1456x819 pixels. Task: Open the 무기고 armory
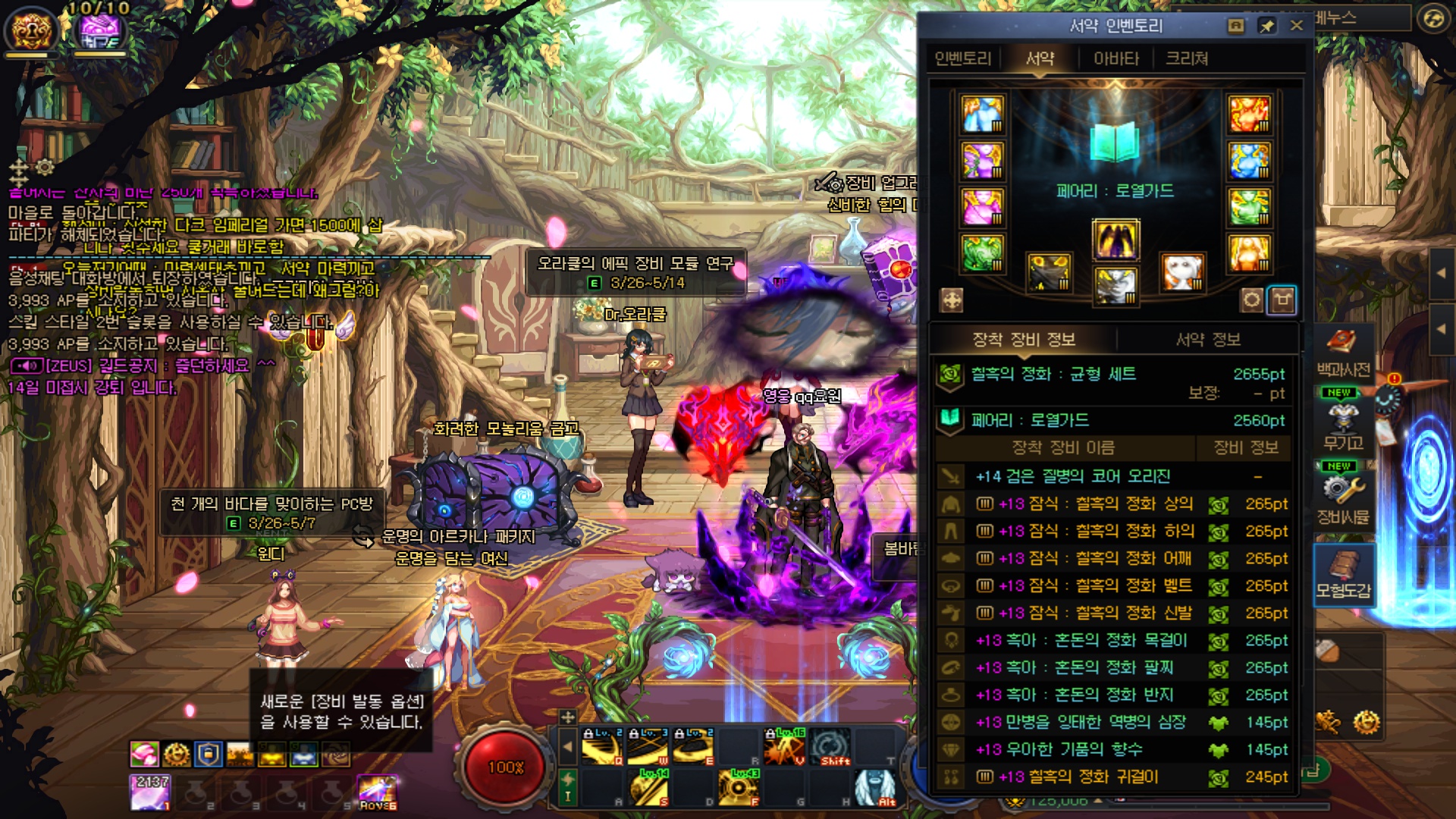point(1343,425)
